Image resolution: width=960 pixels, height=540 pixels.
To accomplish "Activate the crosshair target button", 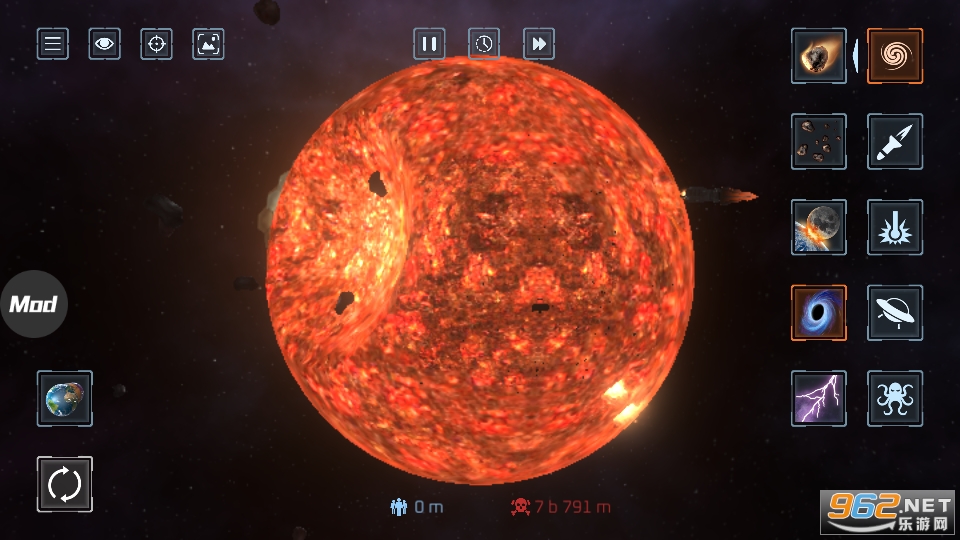I will coord(156,44).
